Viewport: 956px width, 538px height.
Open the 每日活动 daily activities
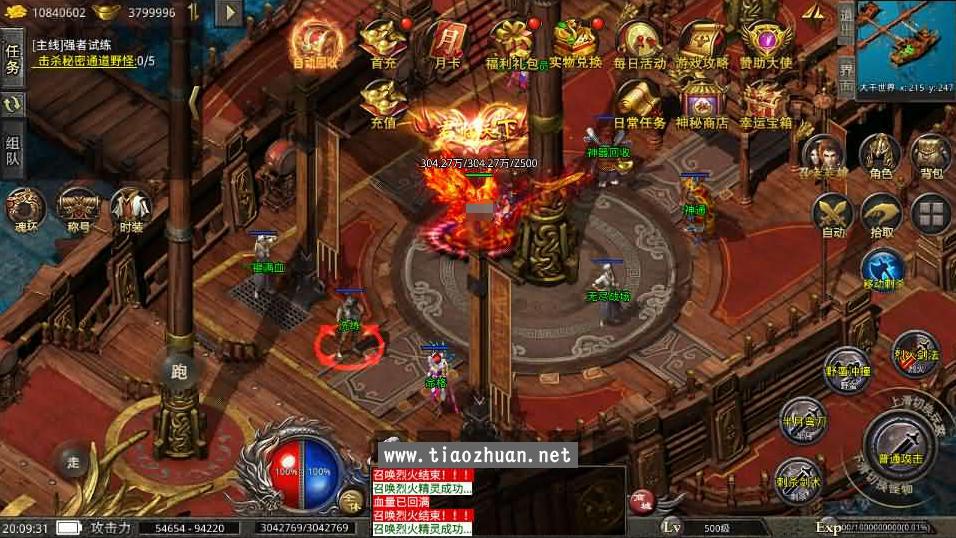(640, 43)
